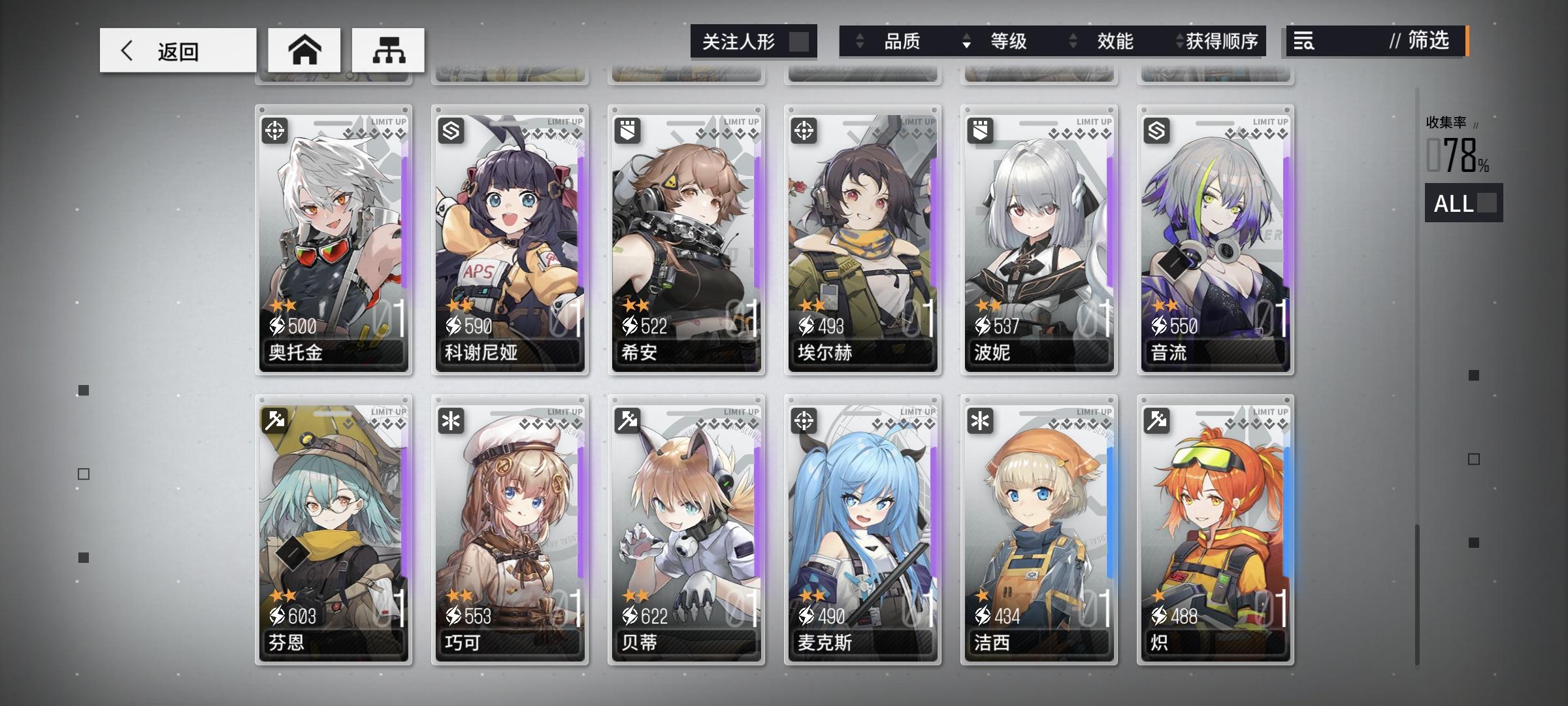The height and width of the screenshot is (706, 1568).
Task: Open the formation chart icon next to home
Action: [386, 49]
